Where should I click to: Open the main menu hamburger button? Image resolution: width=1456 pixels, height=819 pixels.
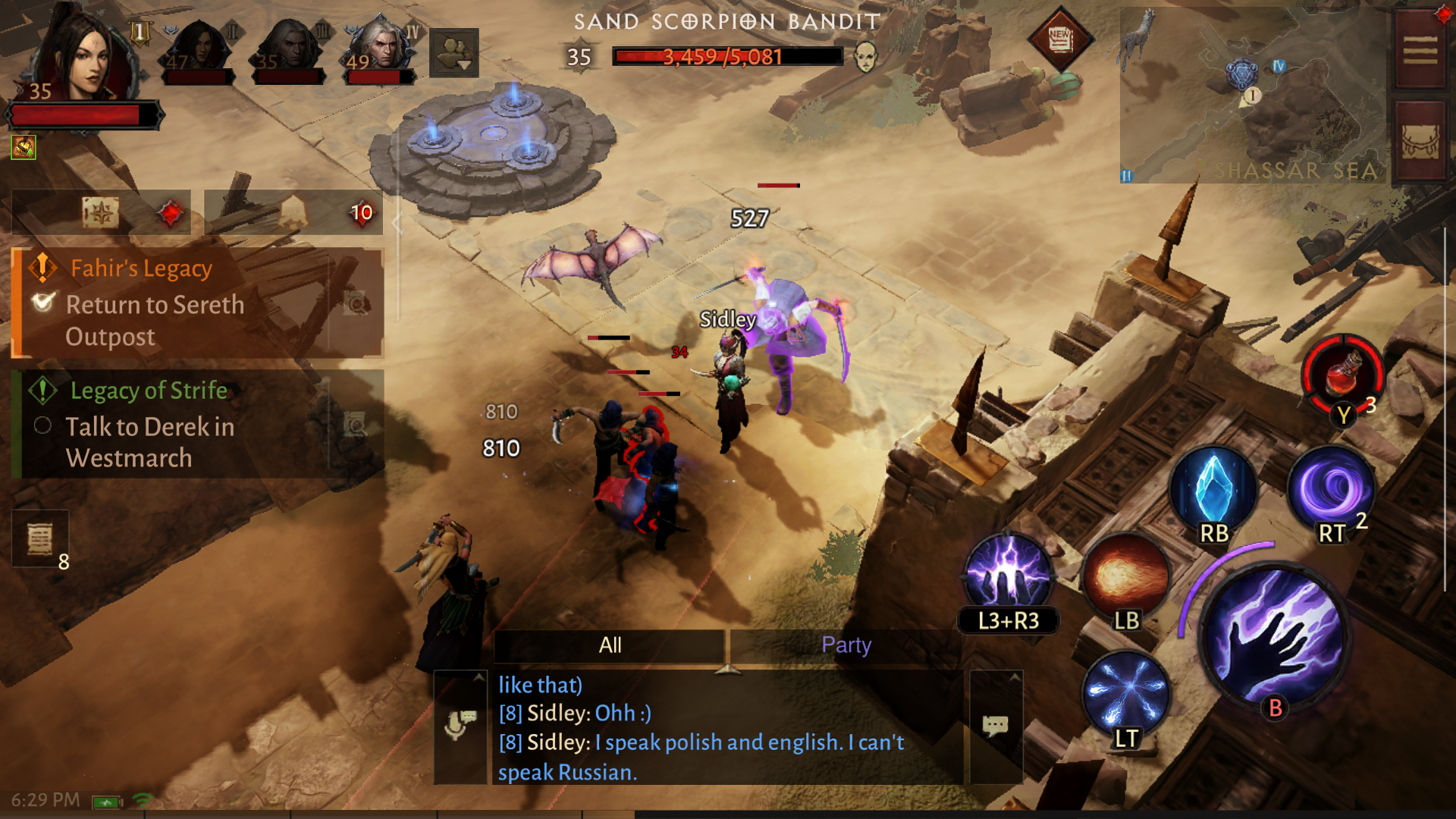point(1420,52)
